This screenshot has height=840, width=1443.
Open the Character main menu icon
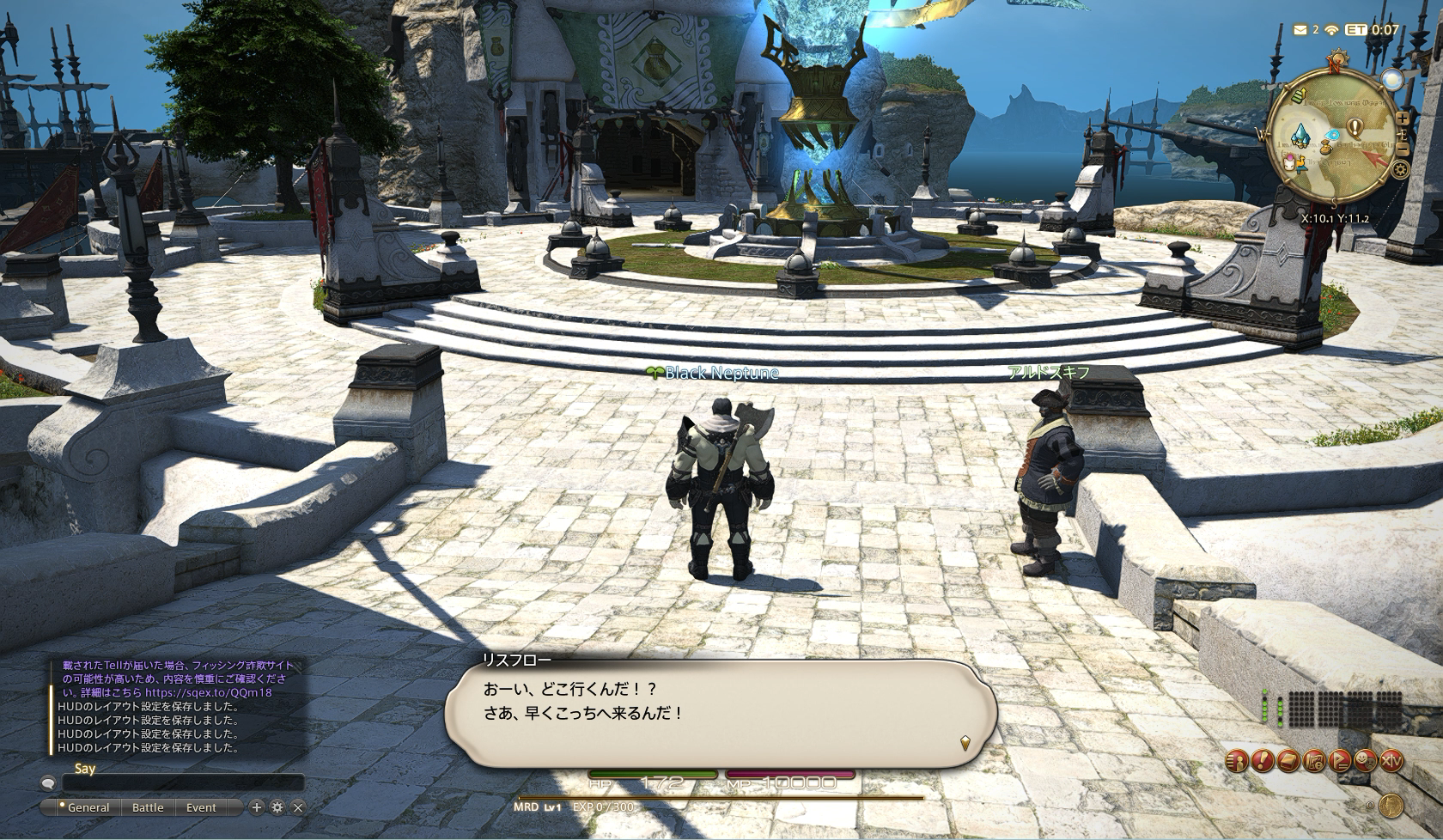pos(1235,760)
